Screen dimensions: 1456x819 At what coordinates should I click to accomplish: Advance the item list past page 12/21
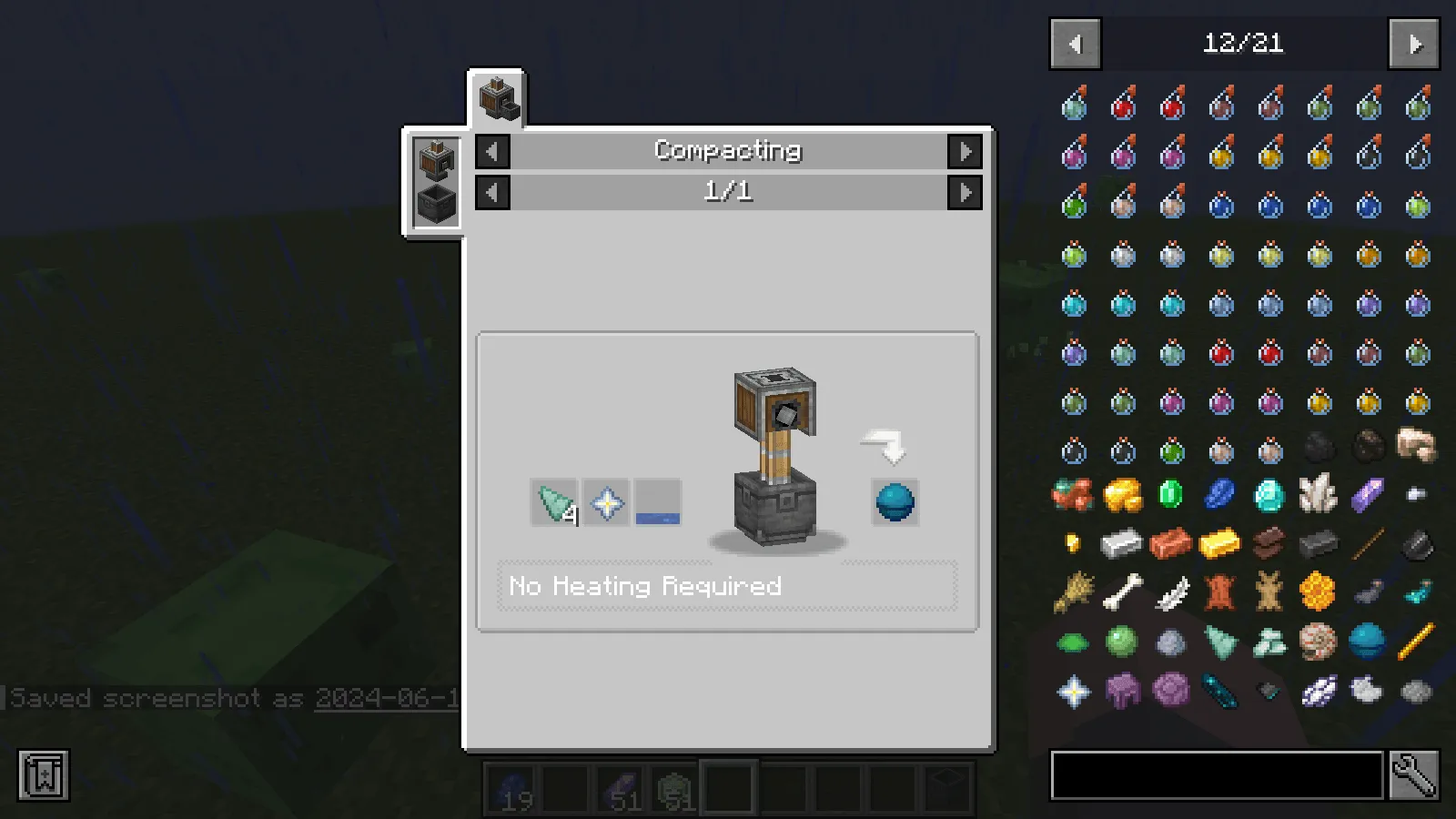tap(1413, 43)
